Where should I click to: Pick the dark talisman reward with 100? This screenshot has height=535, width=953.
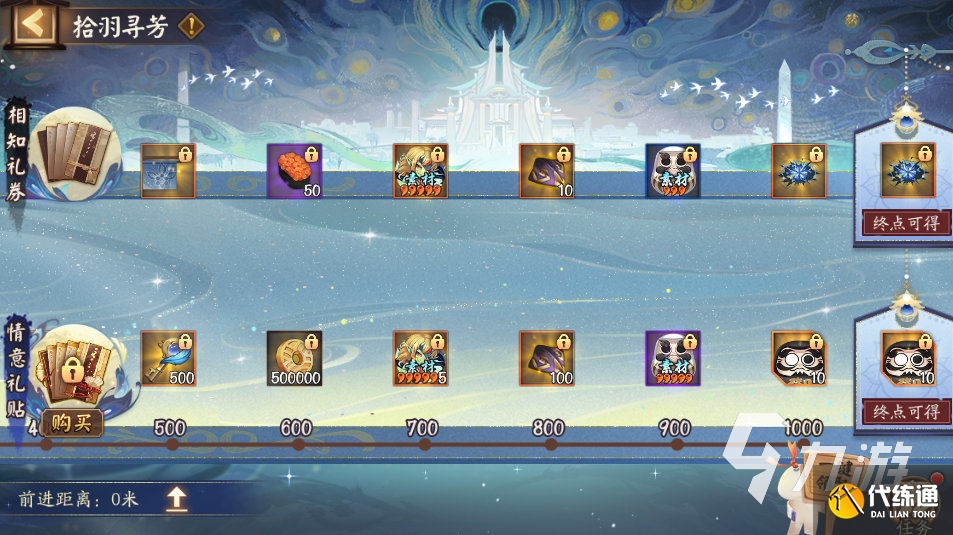546,358
